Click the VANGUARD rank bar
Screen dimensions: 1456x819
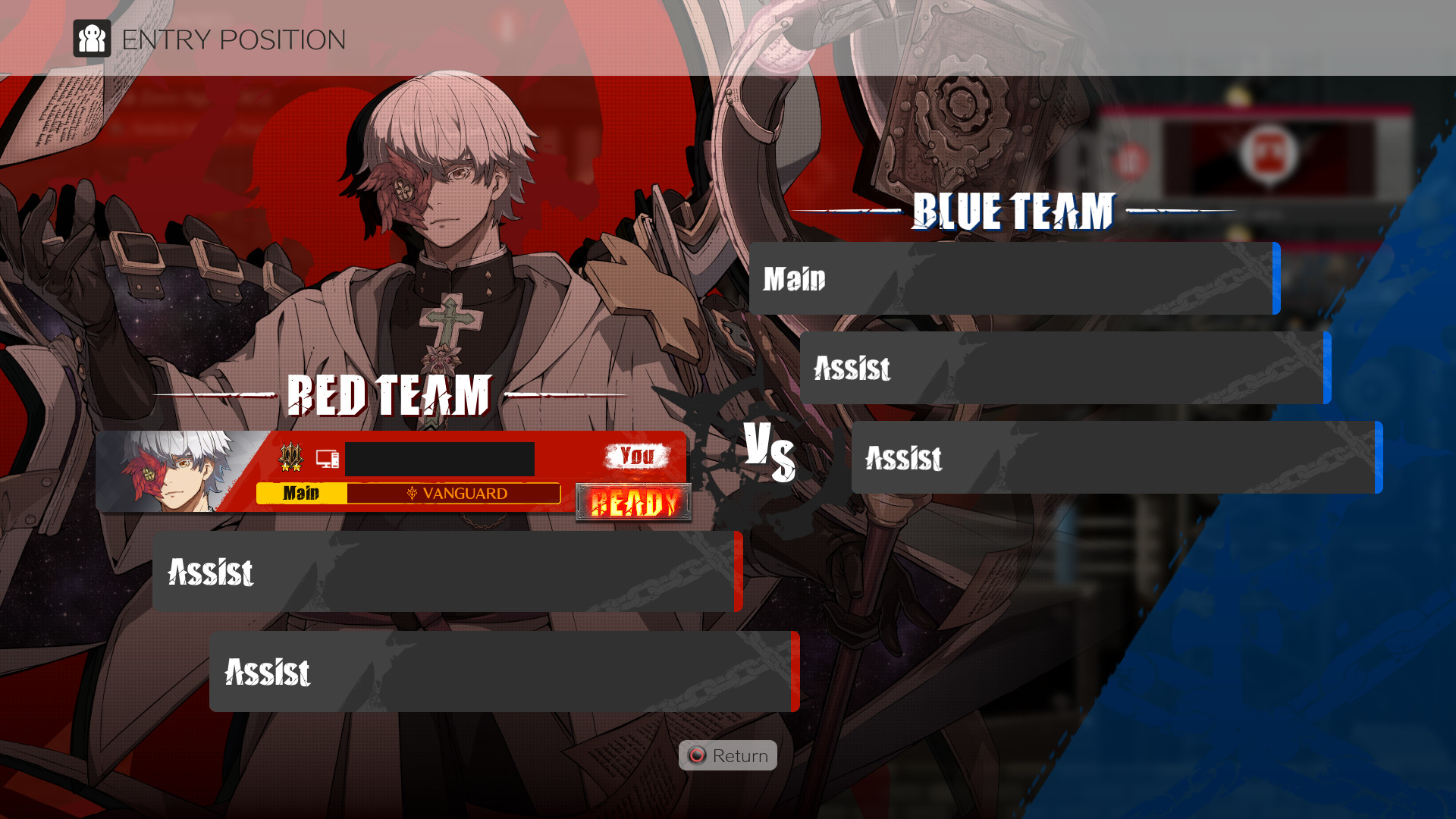pos(455,494)
